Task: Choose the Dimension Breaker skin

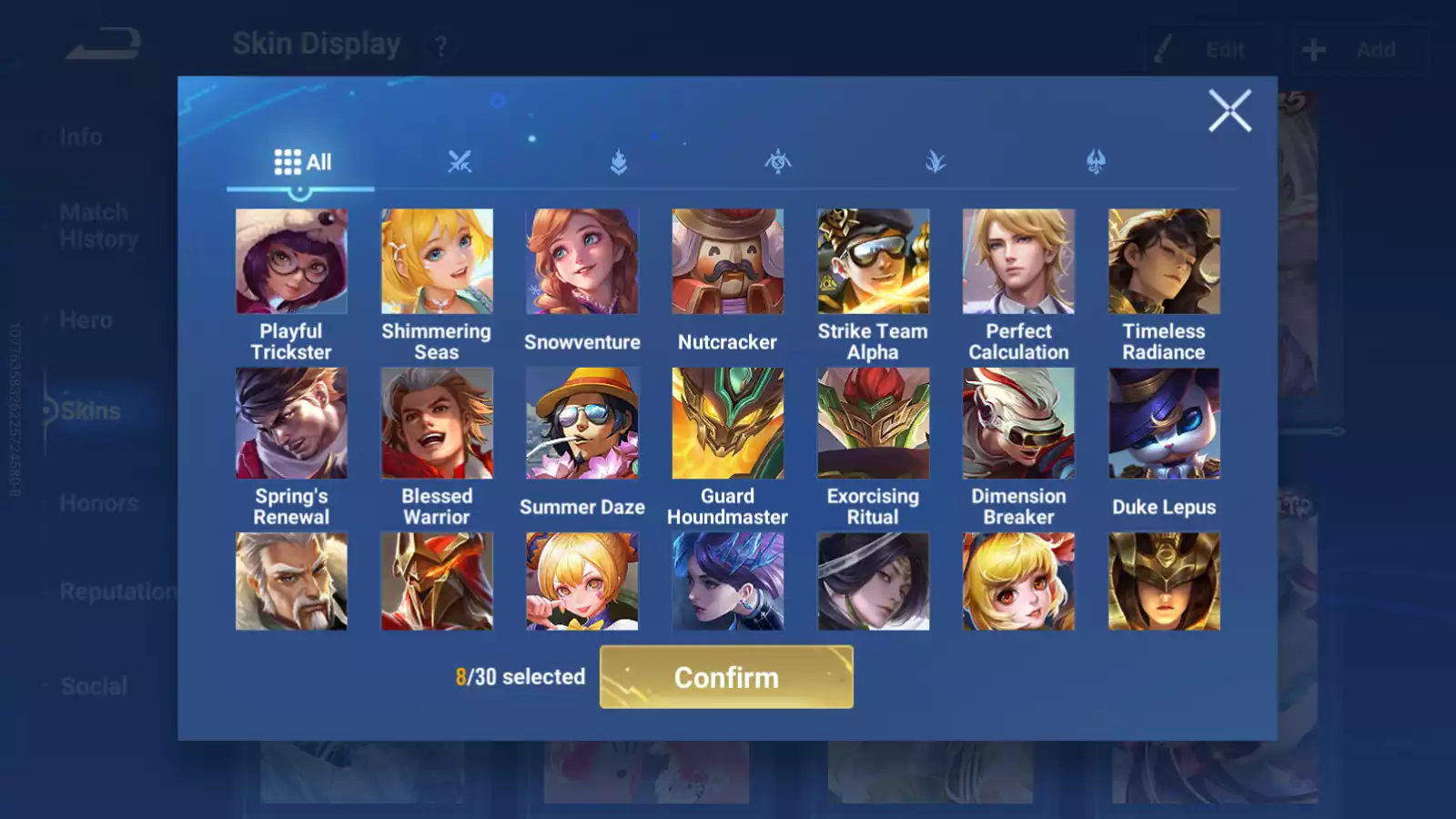Action: pos(1018,423)
